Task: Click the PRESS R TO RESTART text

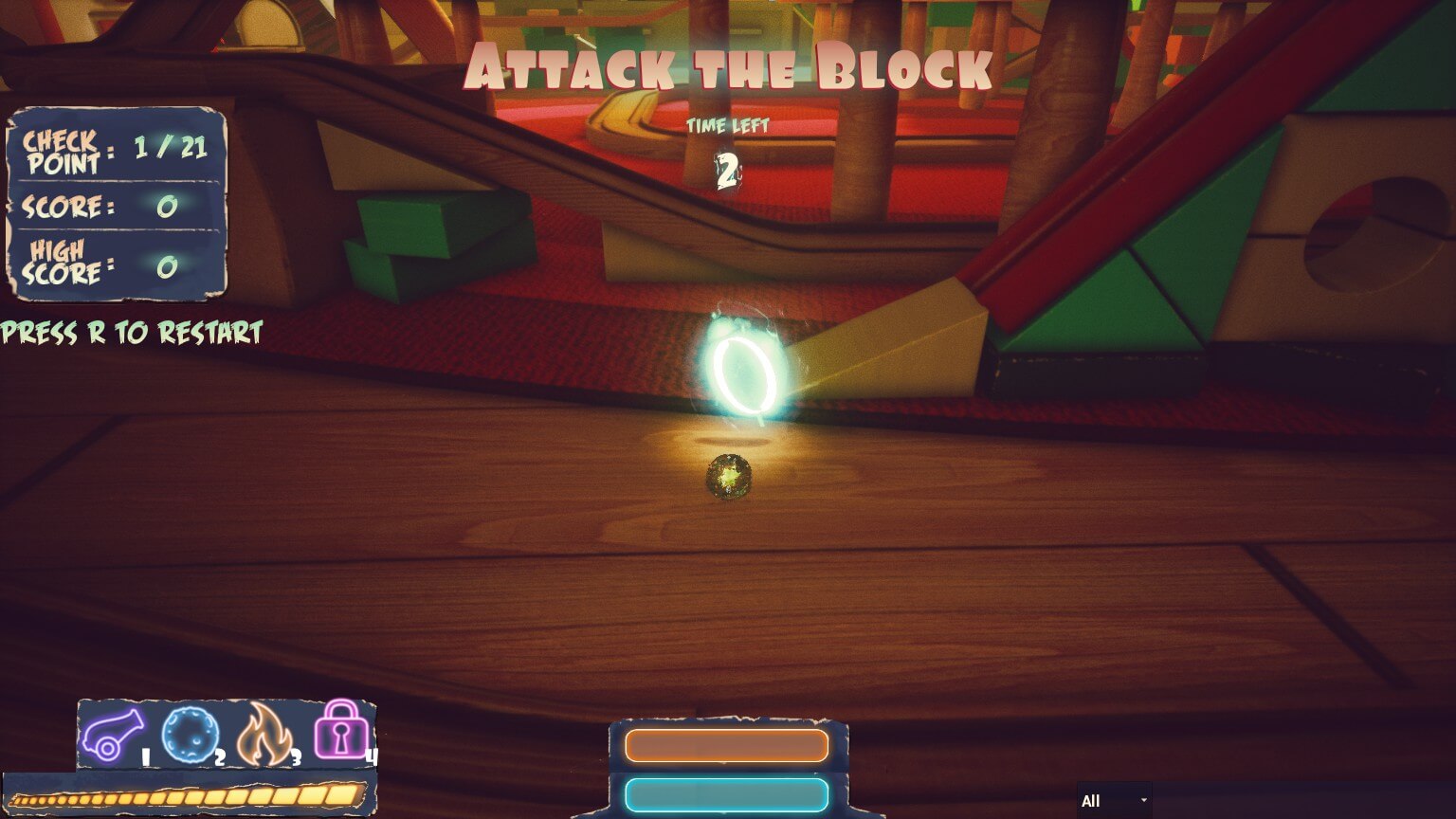Action: 131,334
